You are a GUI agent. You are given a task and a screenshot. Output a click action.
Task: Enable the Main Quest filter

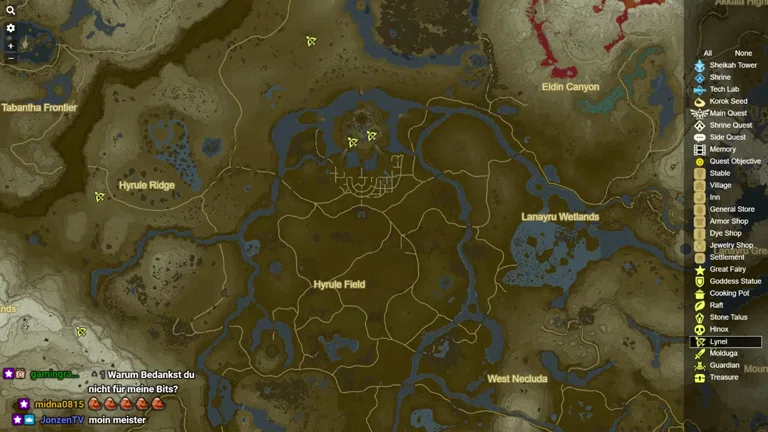(x=728, y=113)
